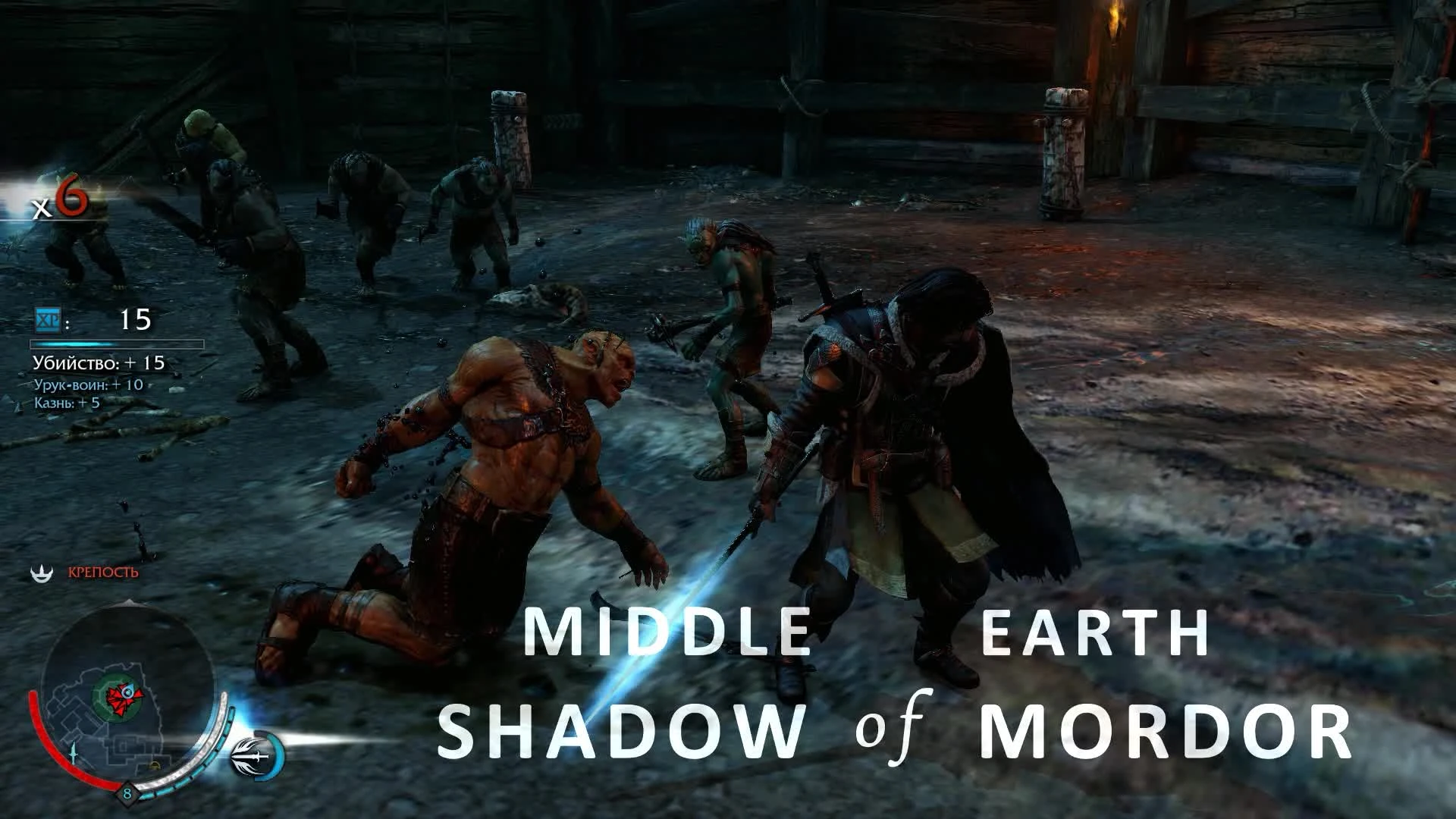Select the level 8 diamond badge
The height and width of the screenshot is (819, 1456).
coord(127,792)
